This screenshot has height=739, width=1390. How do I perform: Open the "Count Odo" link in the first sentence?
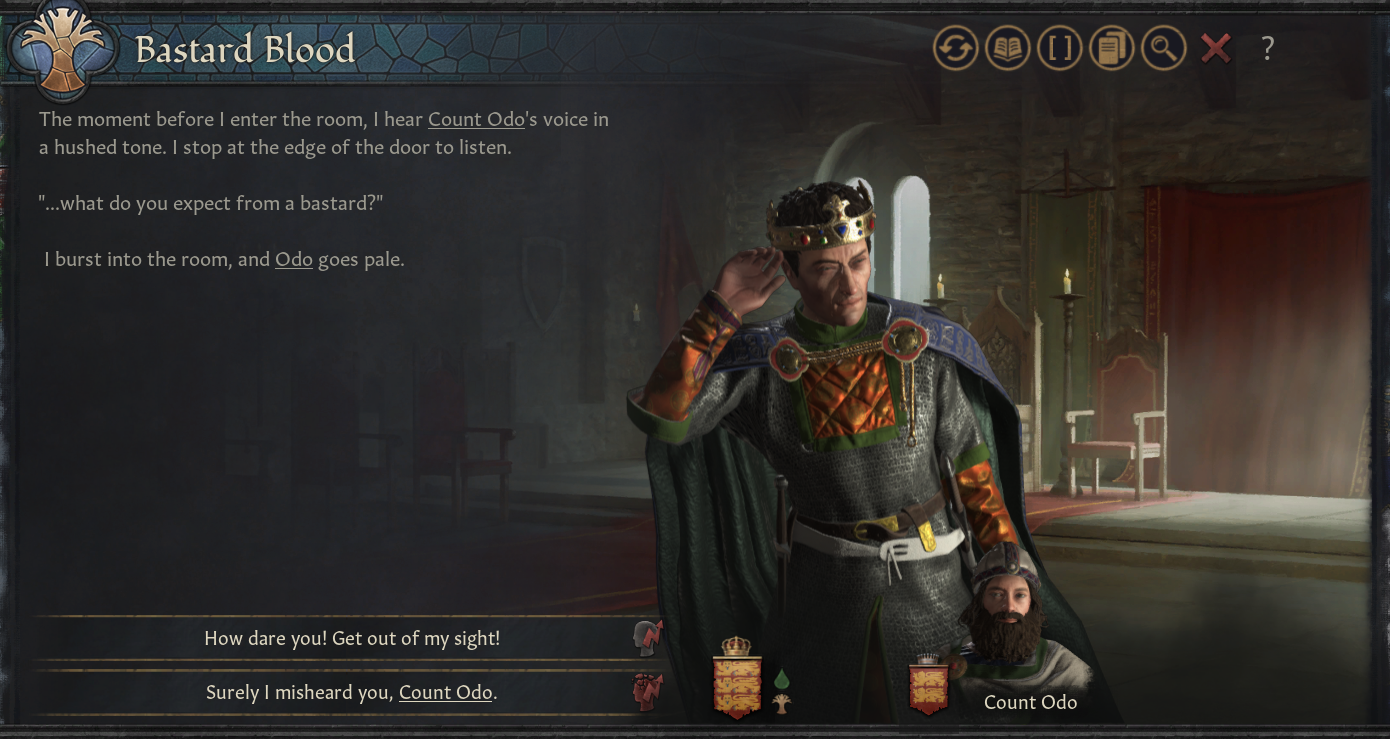(476, 120)
